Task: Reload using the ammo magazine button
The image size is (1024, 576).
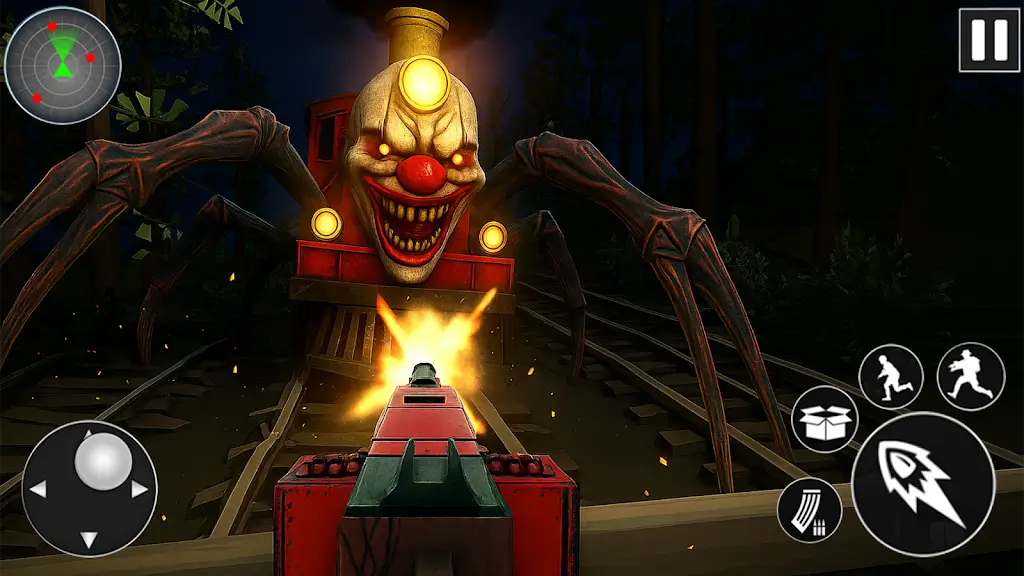Action: pyautogui.click(x=810, y=510)
